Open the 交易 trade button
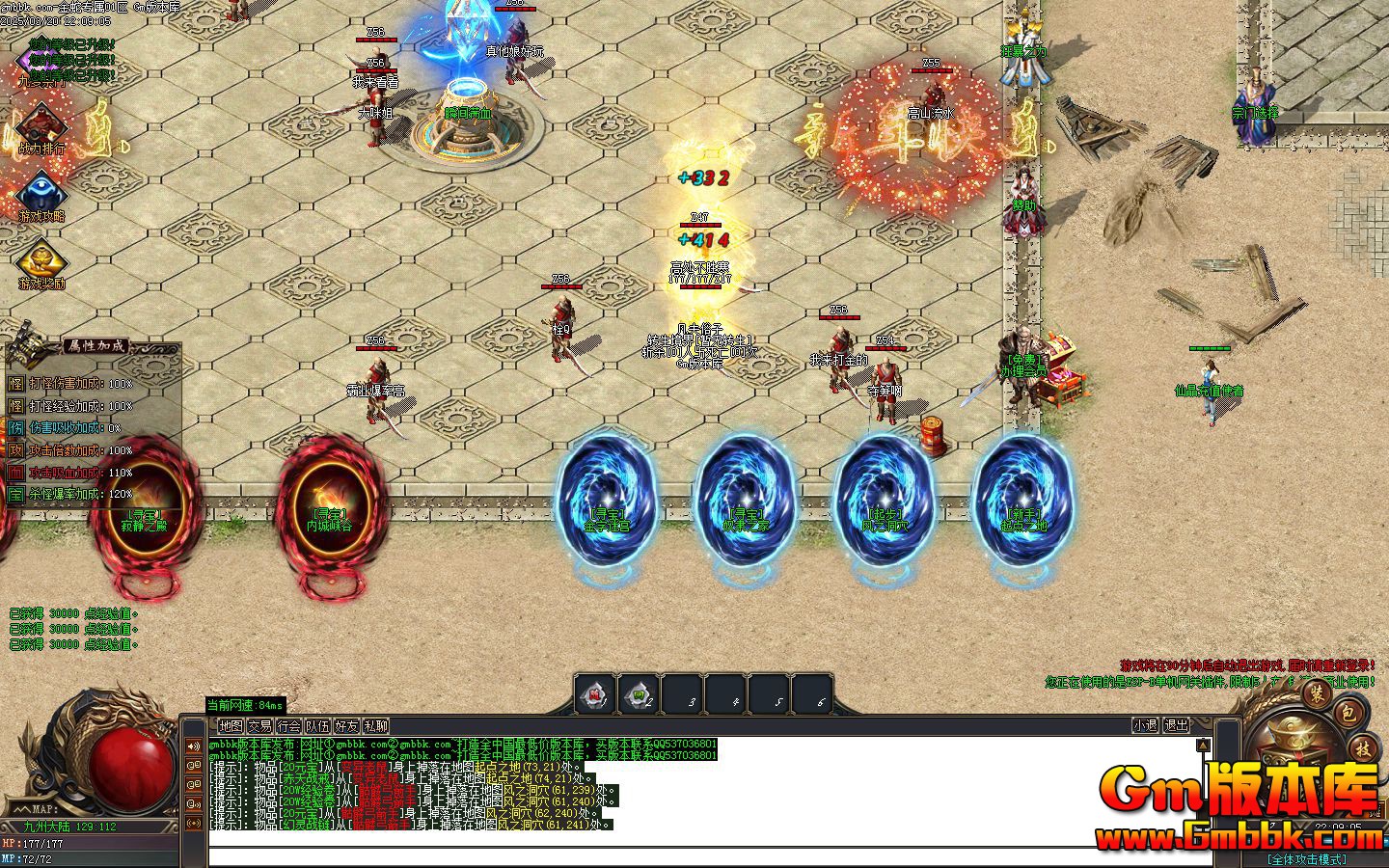This screenshot has width=1389, height=868. coord(259,726)
